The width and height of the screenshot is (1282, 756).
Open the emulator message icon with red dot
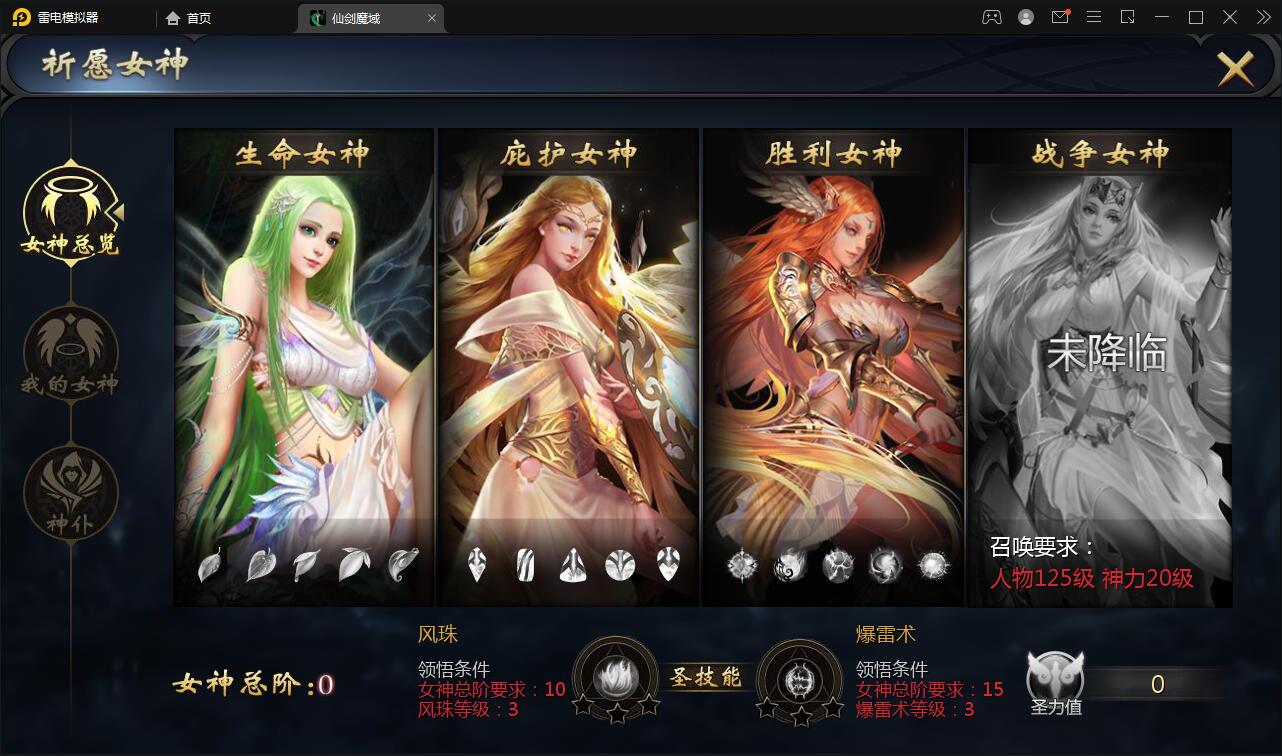pyautogui.click(x=1060, y=17)
